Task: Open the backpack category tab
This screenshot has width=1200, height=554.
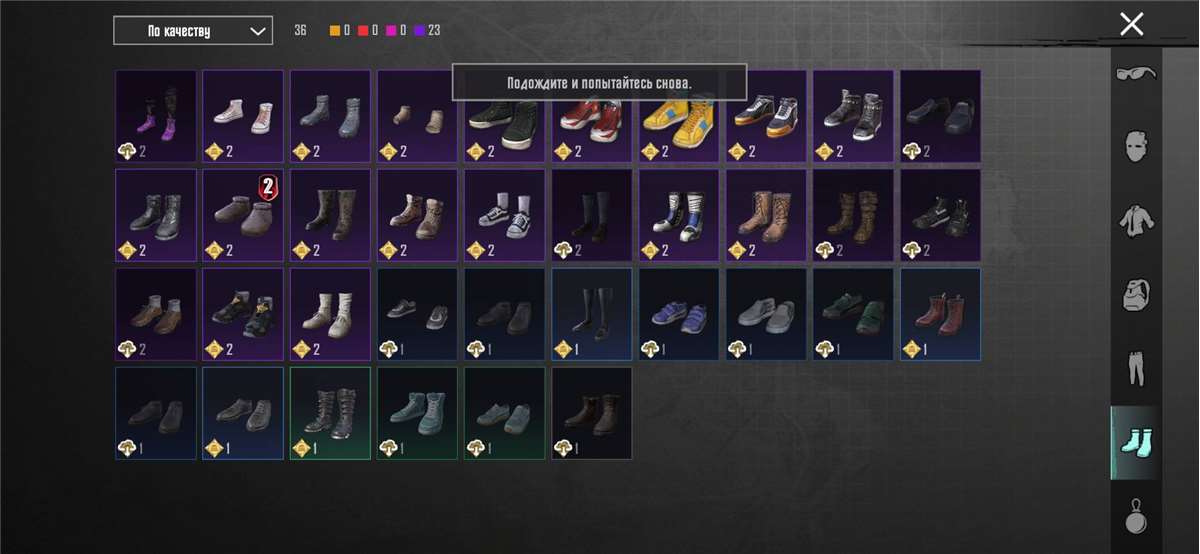Action: pos(1136,294)
